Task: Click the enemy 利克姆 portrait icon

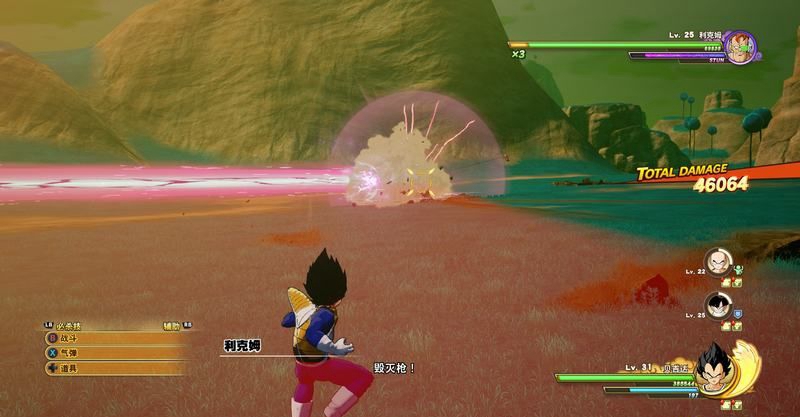Action: click(740, 46)
